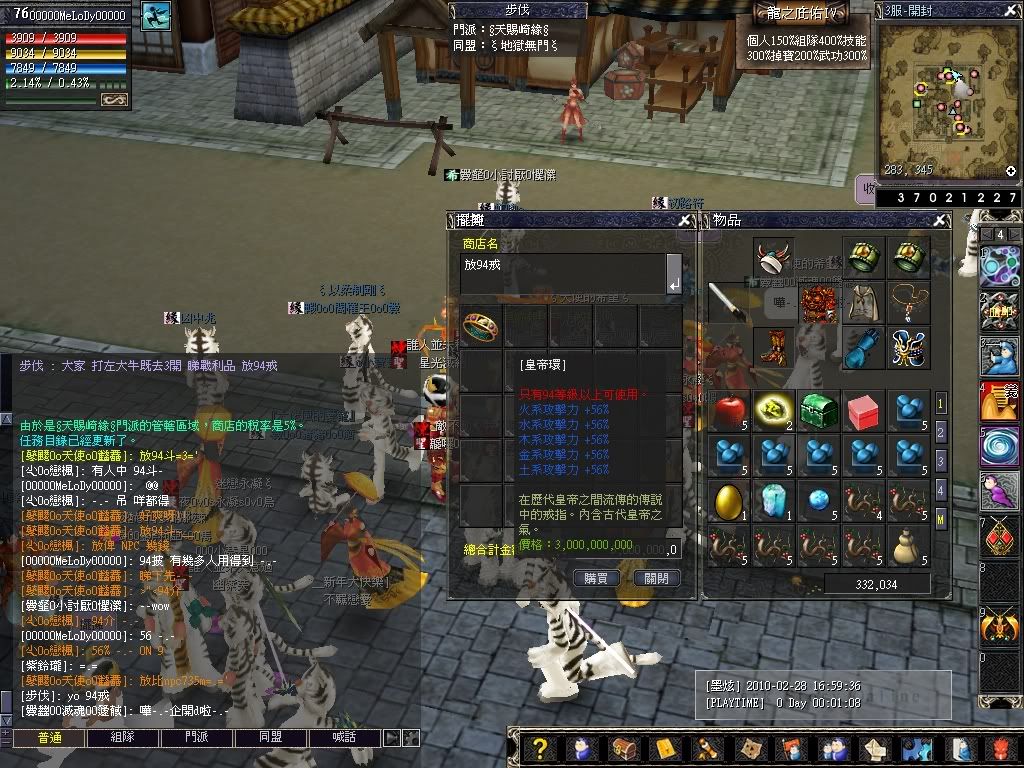Select the green treasure chest item
Viewport: 1024px width, 768px height.
(x=819, y=411)
